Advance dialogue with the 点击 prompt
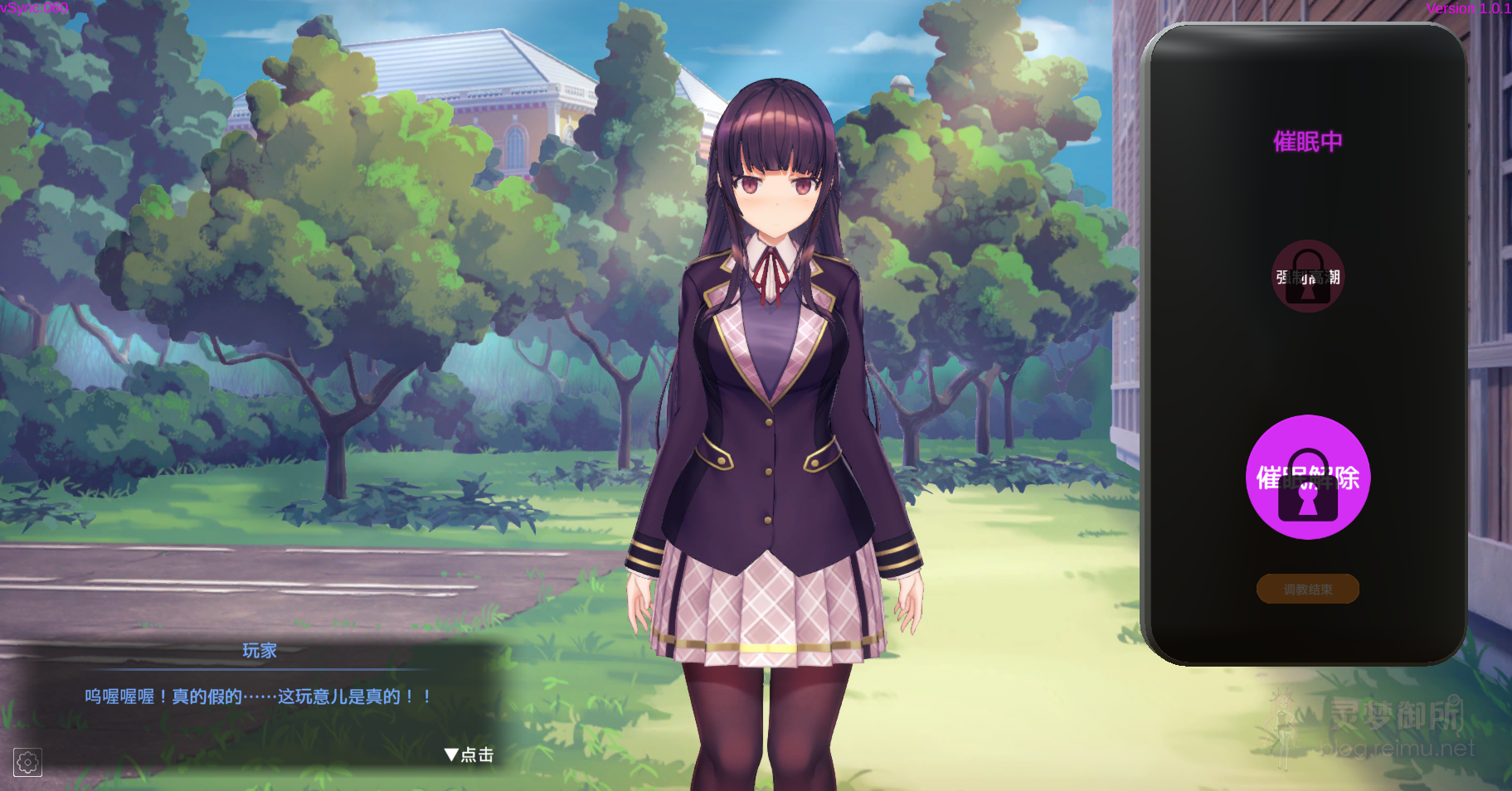 click(x=469, y=755)
